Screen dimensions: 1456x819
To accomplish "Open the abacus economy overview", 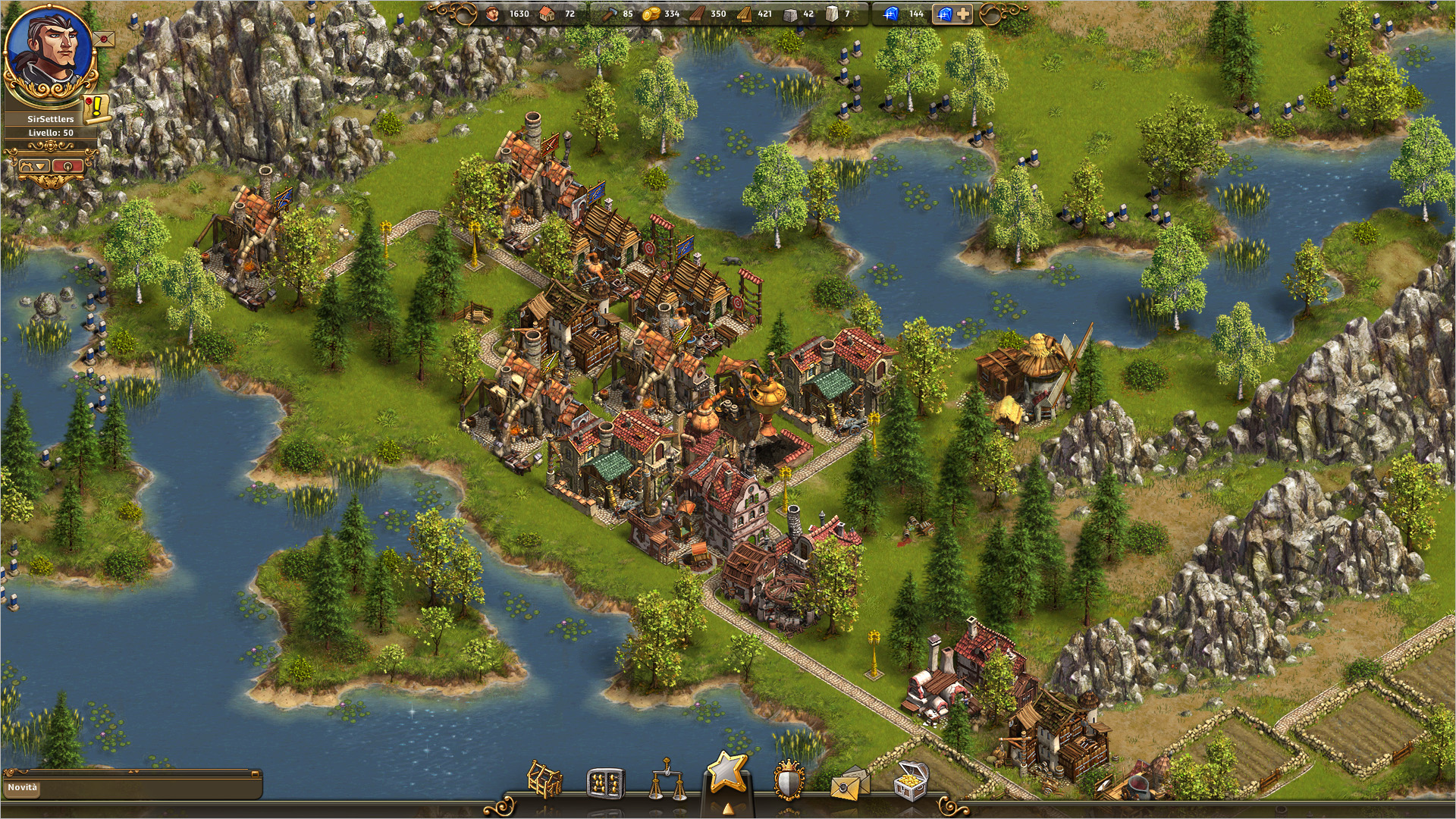I will coord(605,782).
